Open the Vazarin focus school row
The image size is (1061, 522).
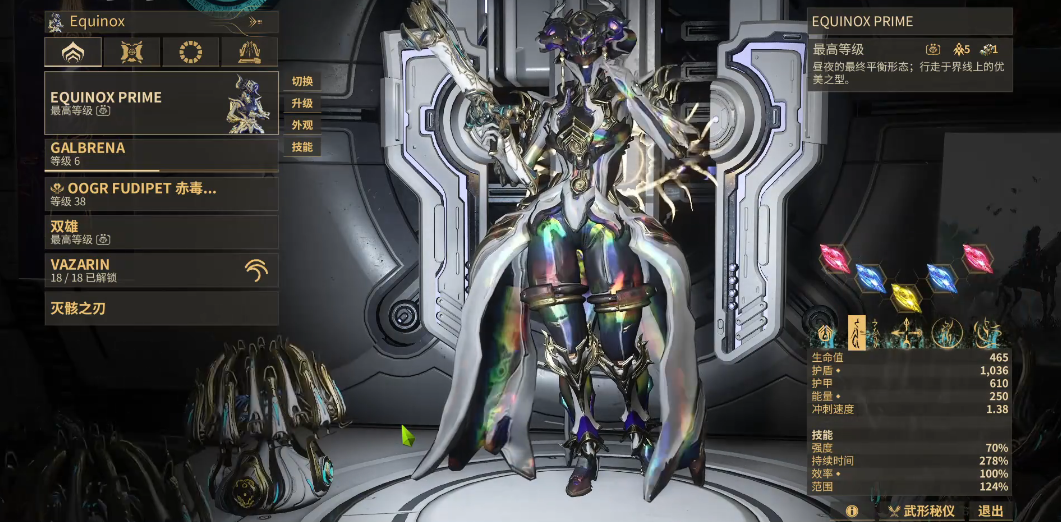click(x=161, y=270)
